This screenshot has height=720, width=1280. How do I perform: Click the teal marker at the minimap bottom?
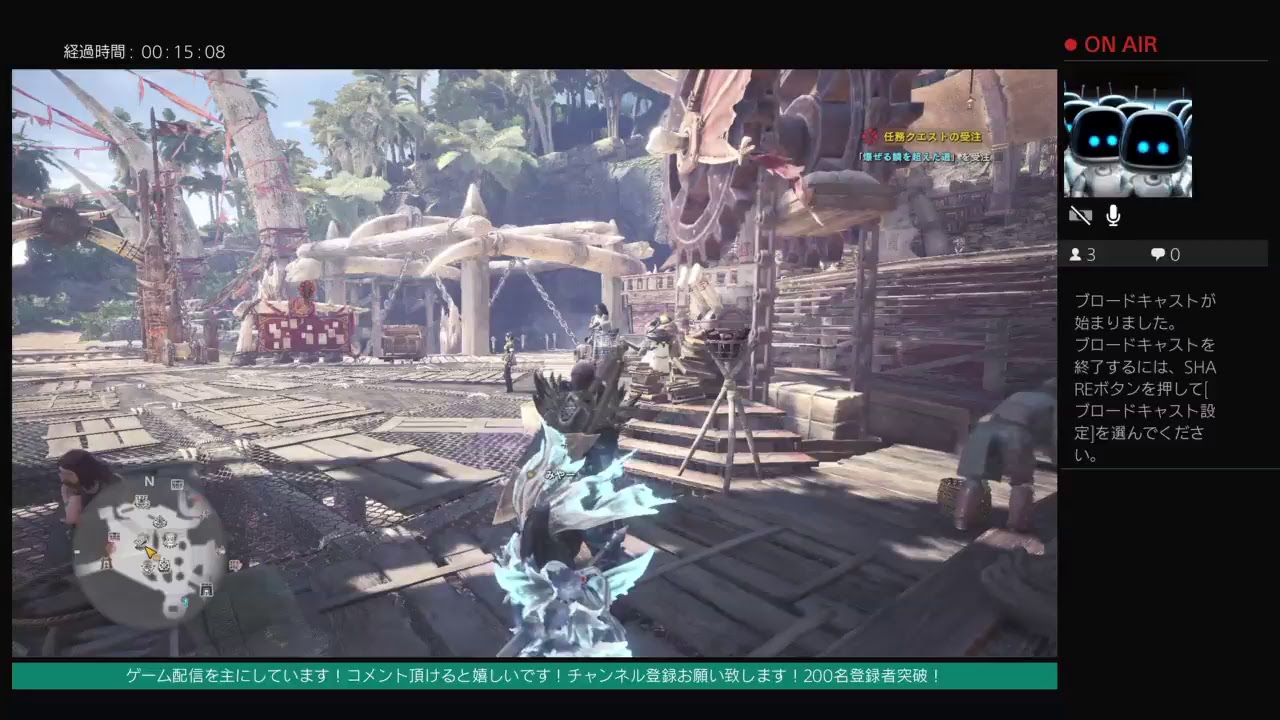(186, 602)
